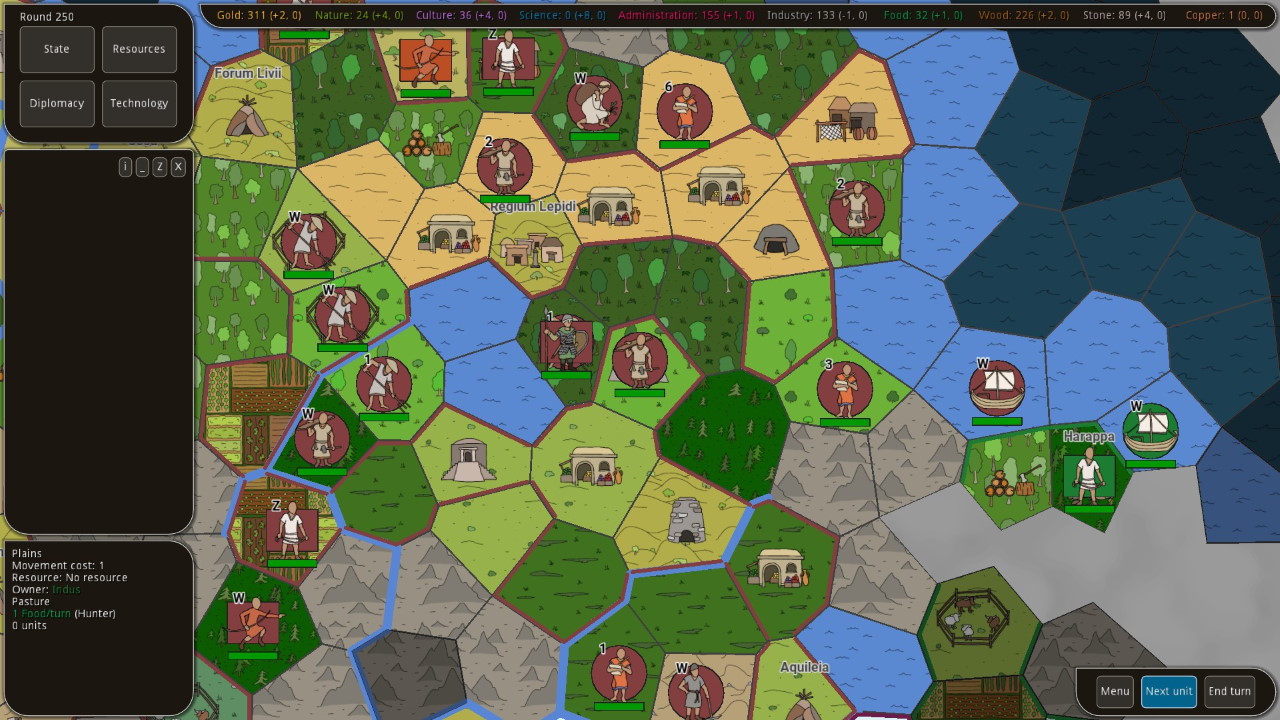End the current turn
This screenshot has width=1280, height=720.
click(1229, 691)
